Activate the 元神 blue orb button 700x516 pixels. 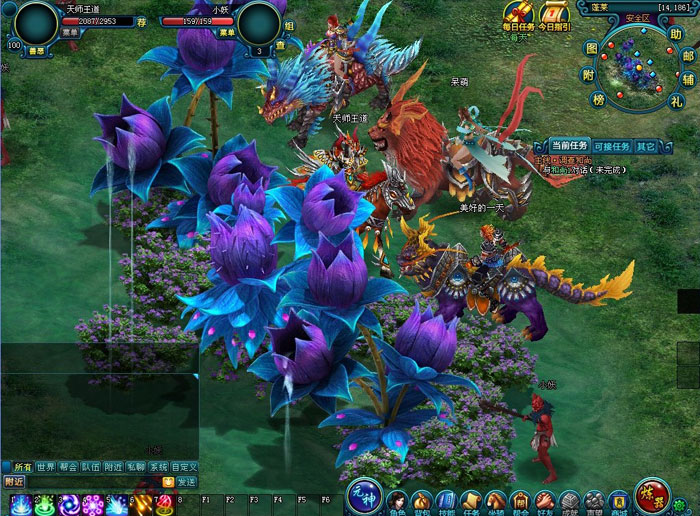point(361,495)
